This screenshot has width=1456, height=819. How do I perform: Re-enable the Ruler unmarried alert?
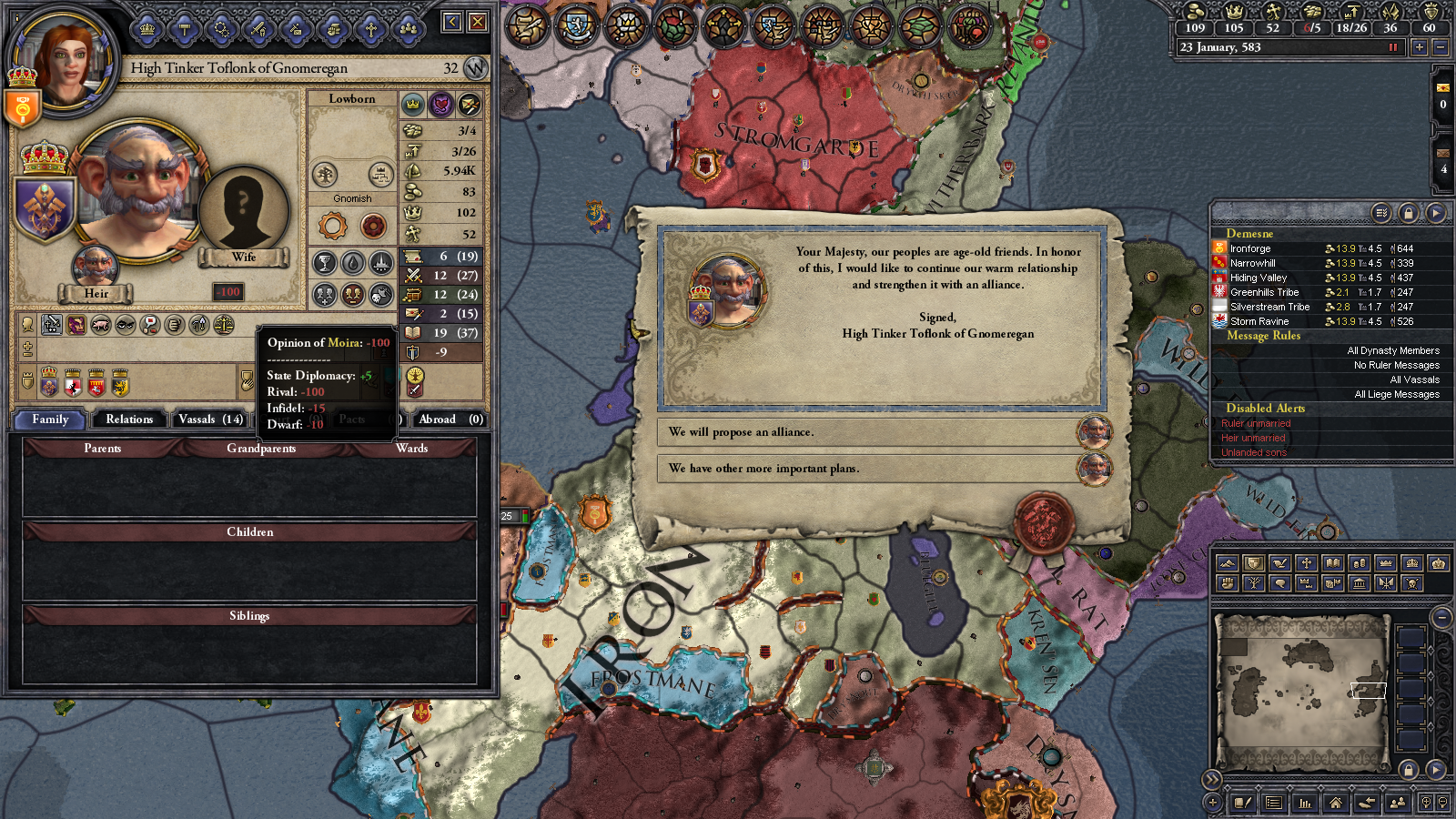pos(1256,423)
